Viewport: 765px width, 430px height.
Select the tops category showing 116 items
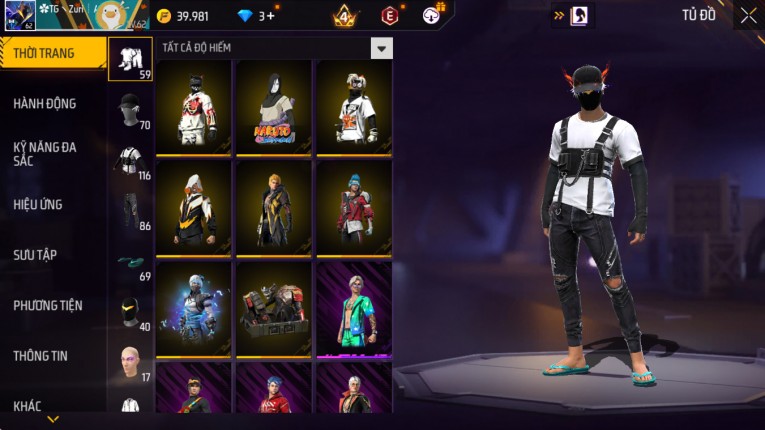pos(130,161)
